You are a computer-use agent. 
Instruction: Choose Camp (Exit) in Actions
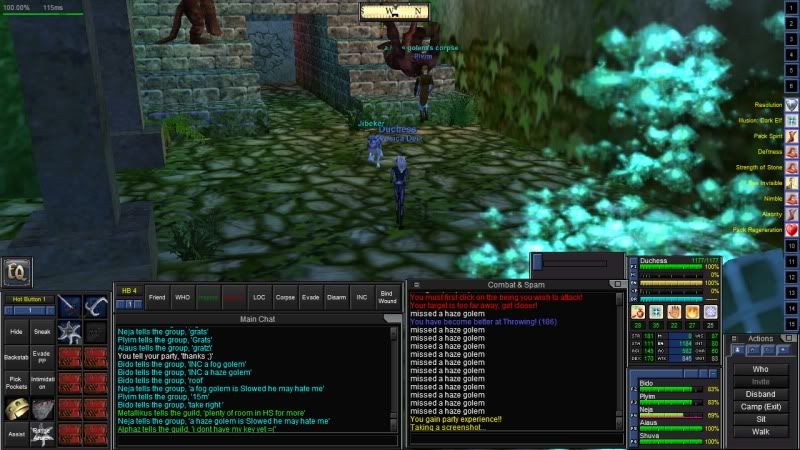(760, 407)
